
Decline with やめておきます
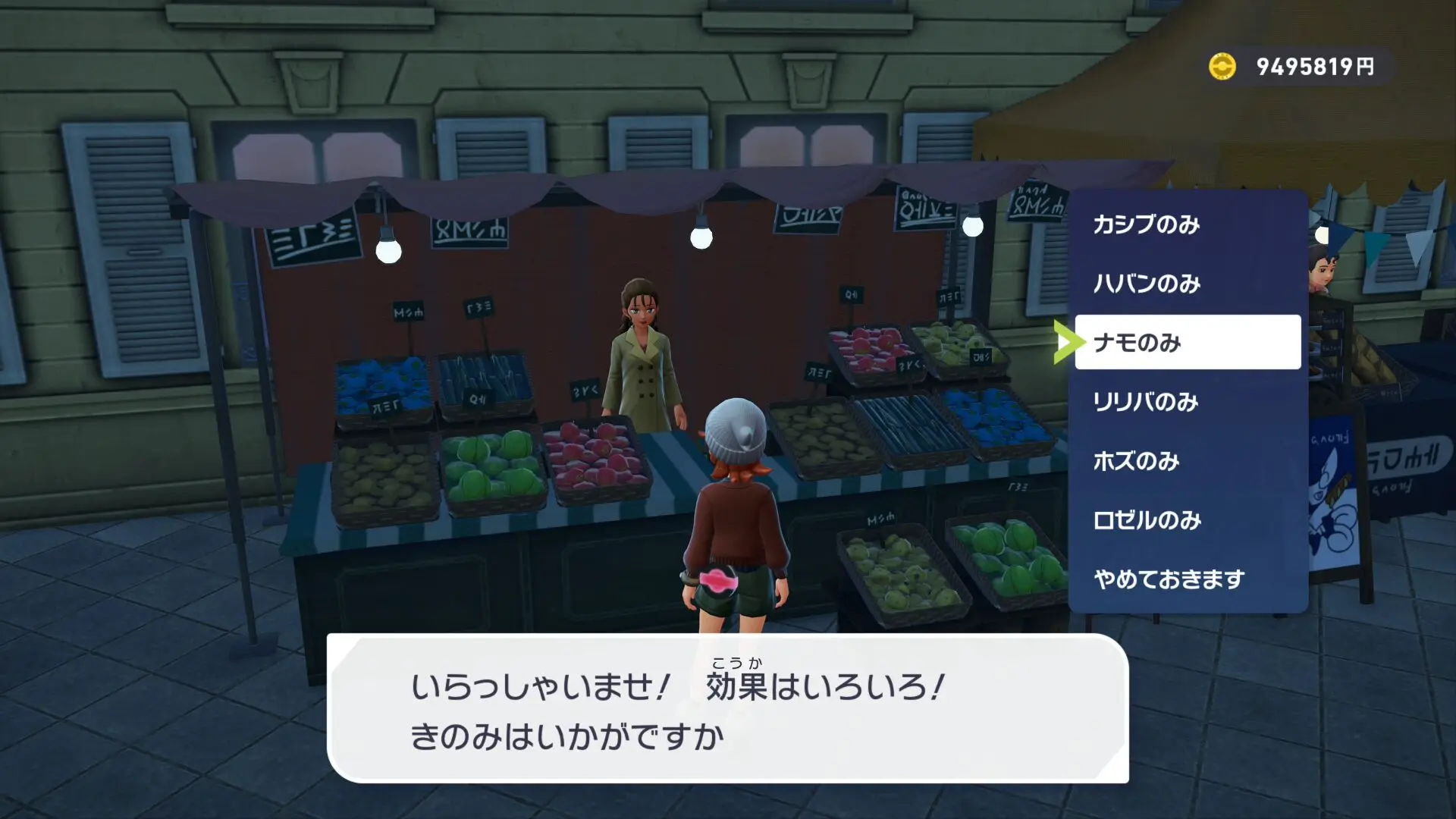point(1187,579)
